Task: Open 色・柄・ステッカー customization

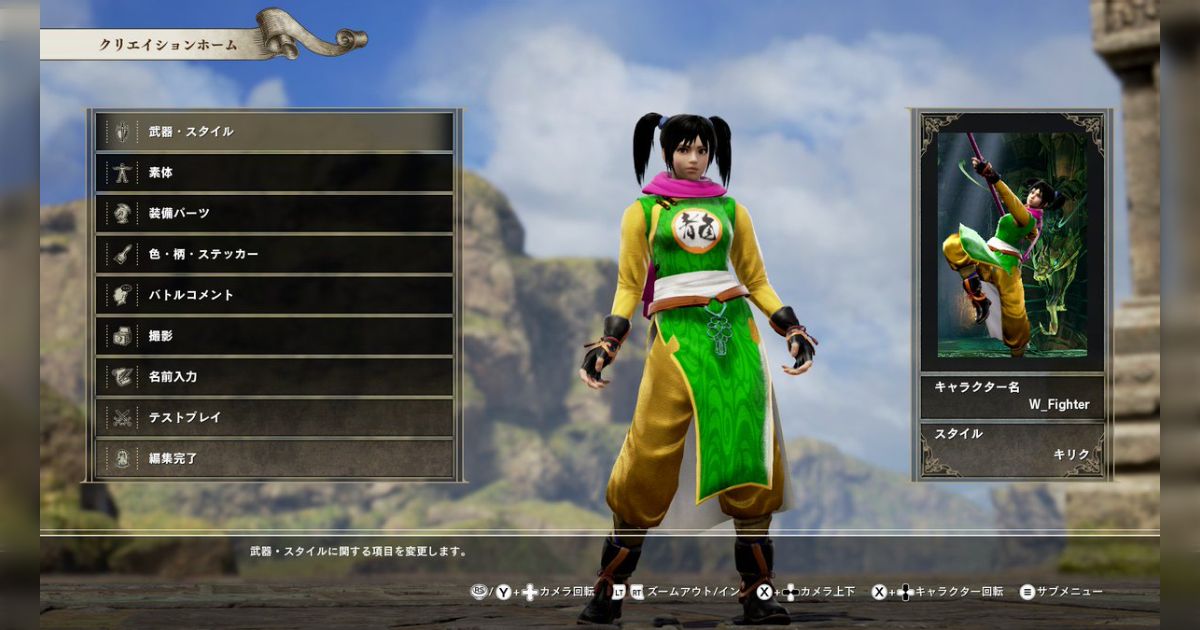Action: [x=274, y=254]
